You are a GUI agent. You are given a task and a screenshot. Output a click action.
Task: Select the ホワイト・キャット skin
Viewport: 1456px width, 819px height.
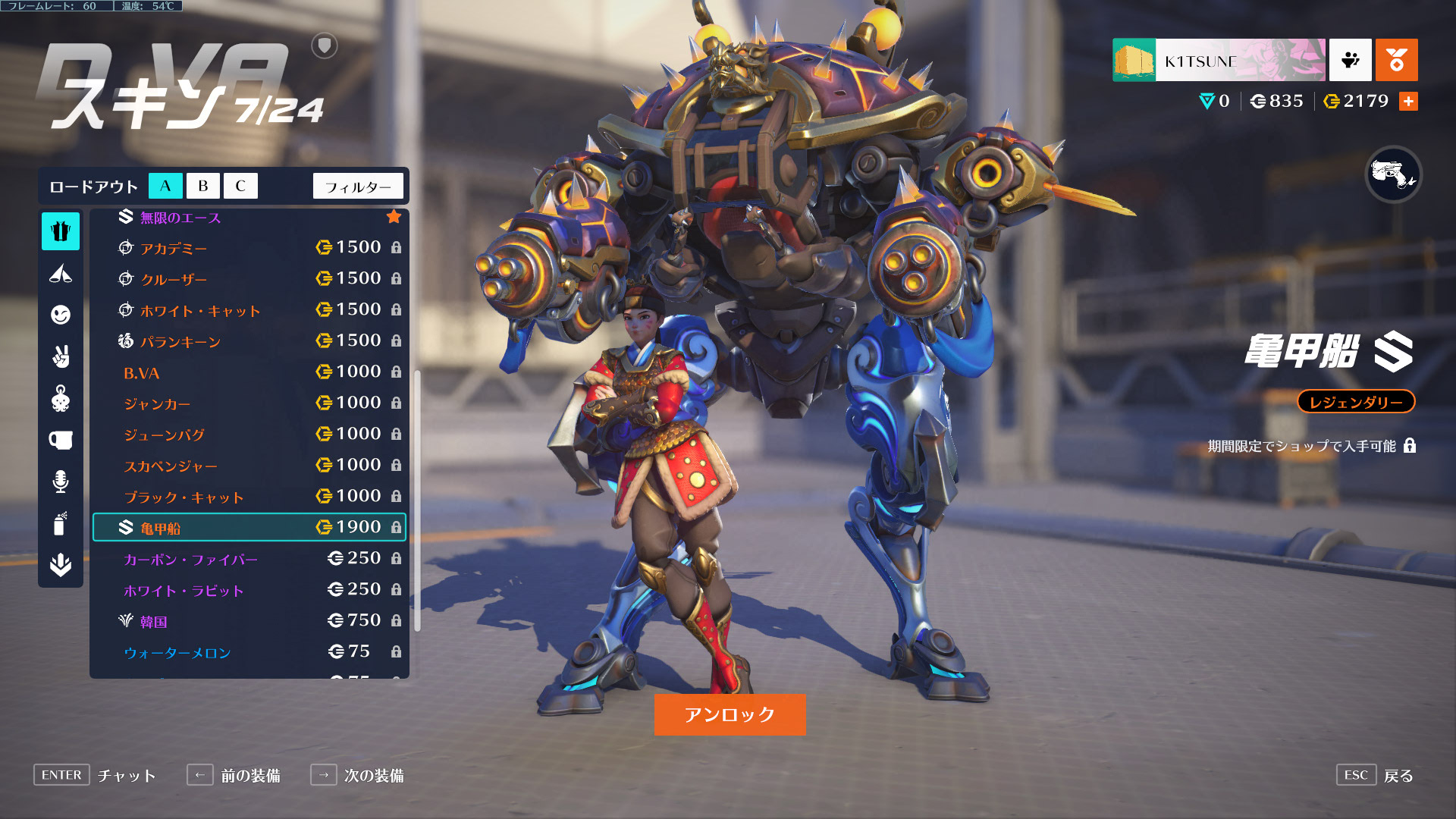(x=249, y=310)
